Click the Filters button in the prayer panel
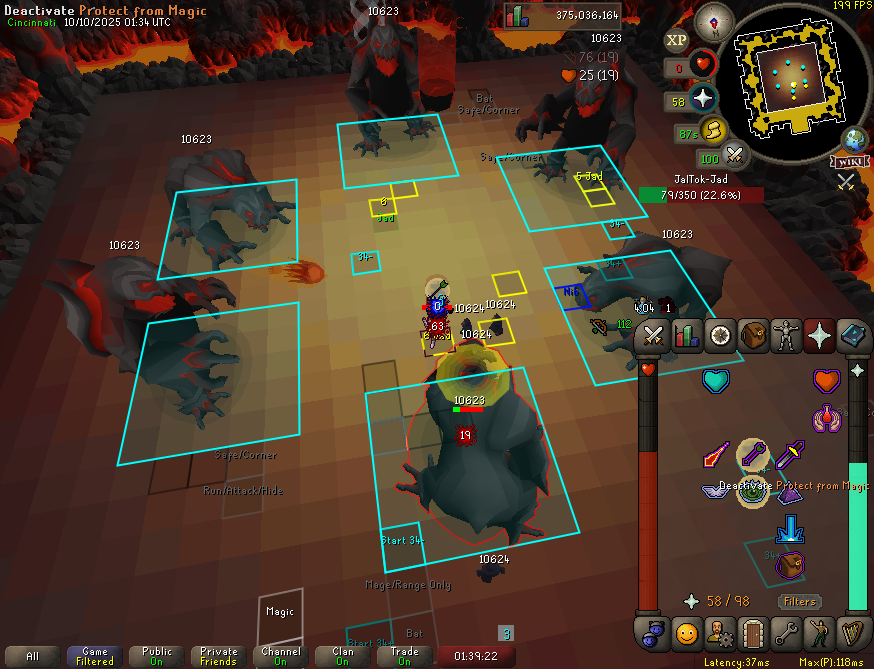The image size is (874, 669). pos(800,601)
